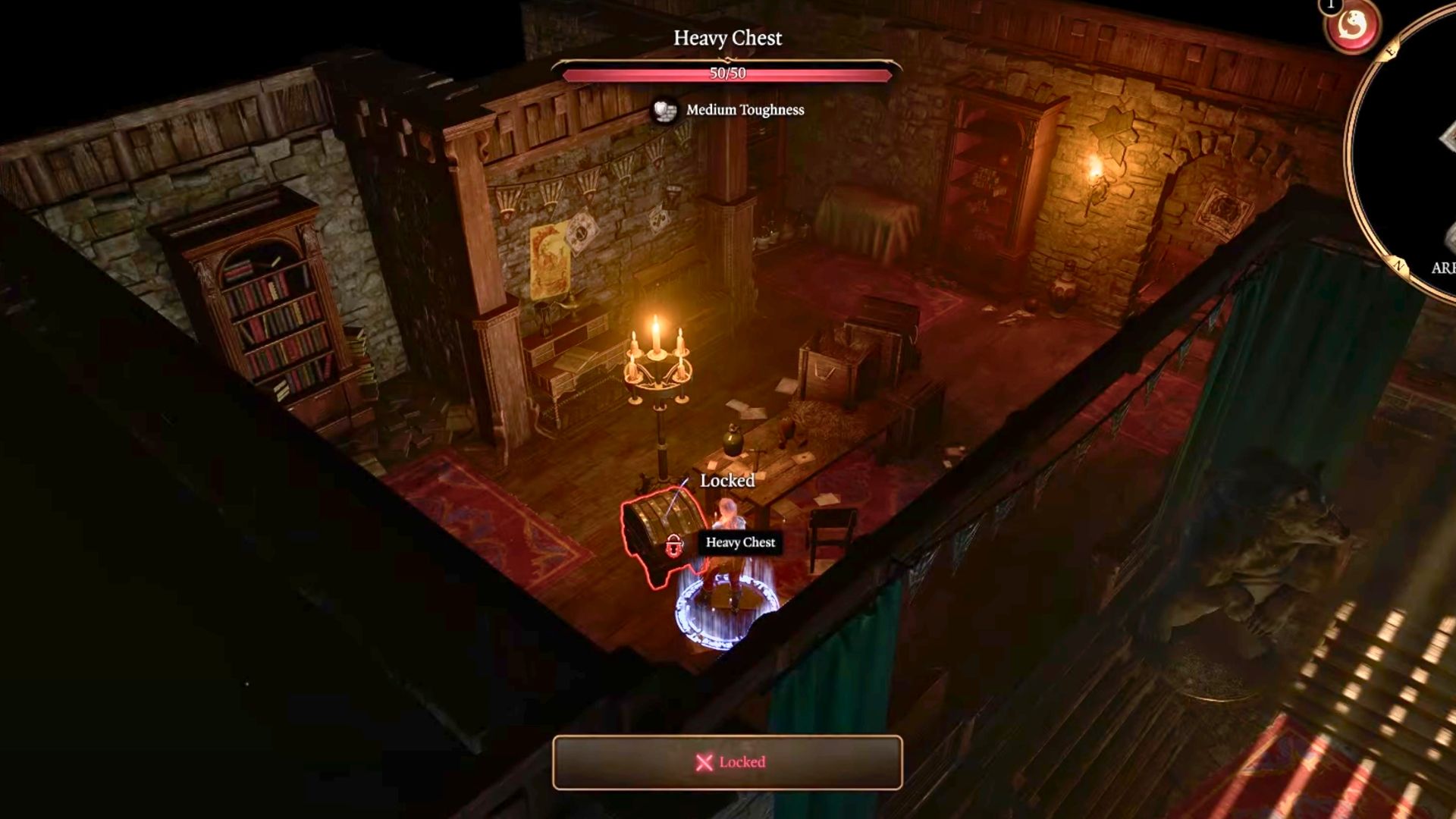Select the red padlock icon beside Heavy Chest
The image size is (1456, 819).
(673, 544)
